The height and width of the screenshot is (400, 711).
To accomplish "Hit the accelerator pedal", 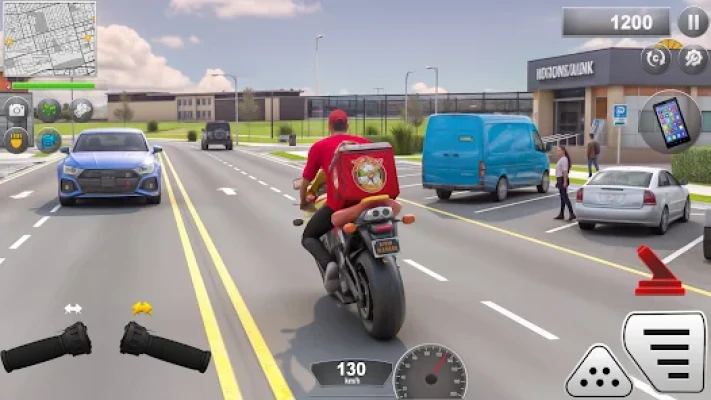I will [664, 352].
